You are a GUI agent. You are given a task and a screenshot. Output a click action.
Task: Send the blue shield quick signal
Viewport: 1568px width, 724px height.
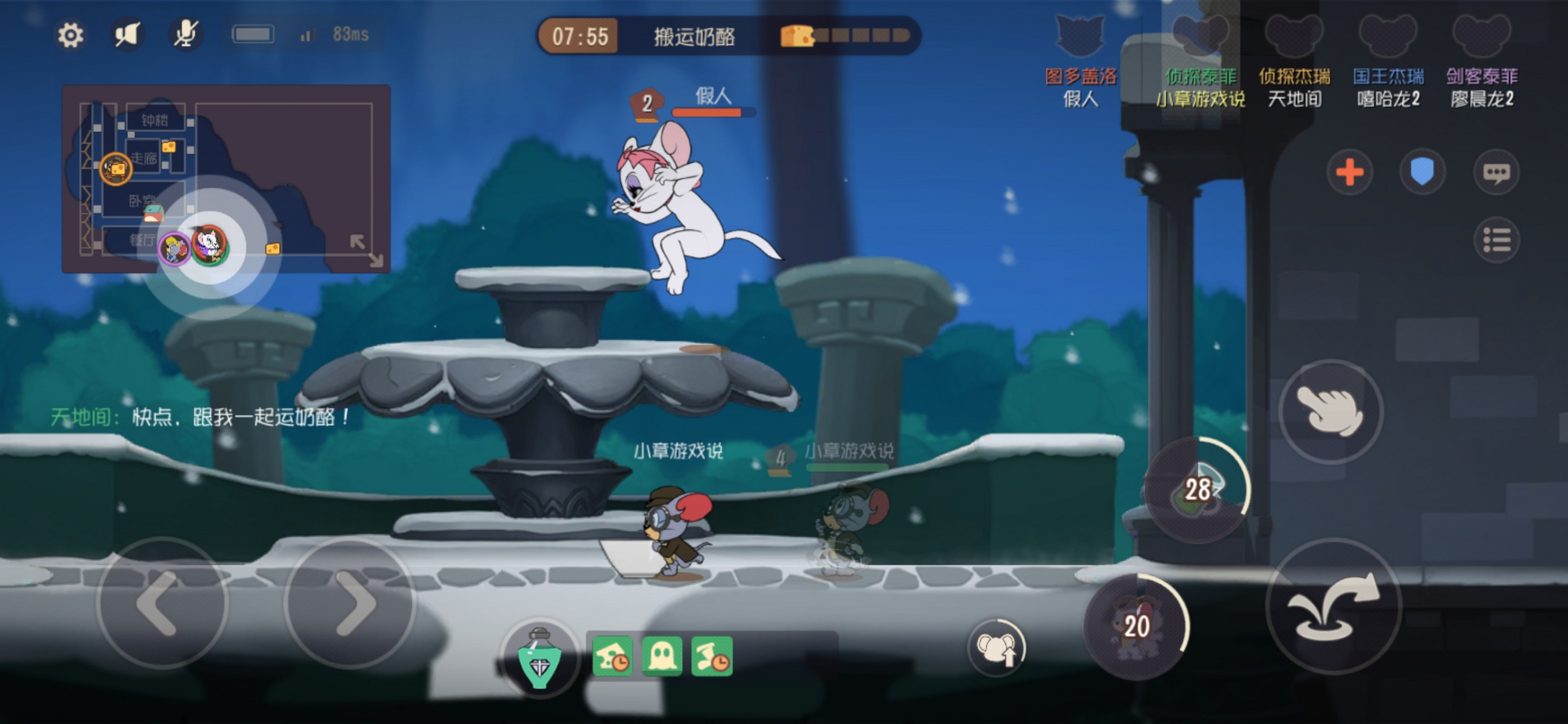coord(1422,173)
